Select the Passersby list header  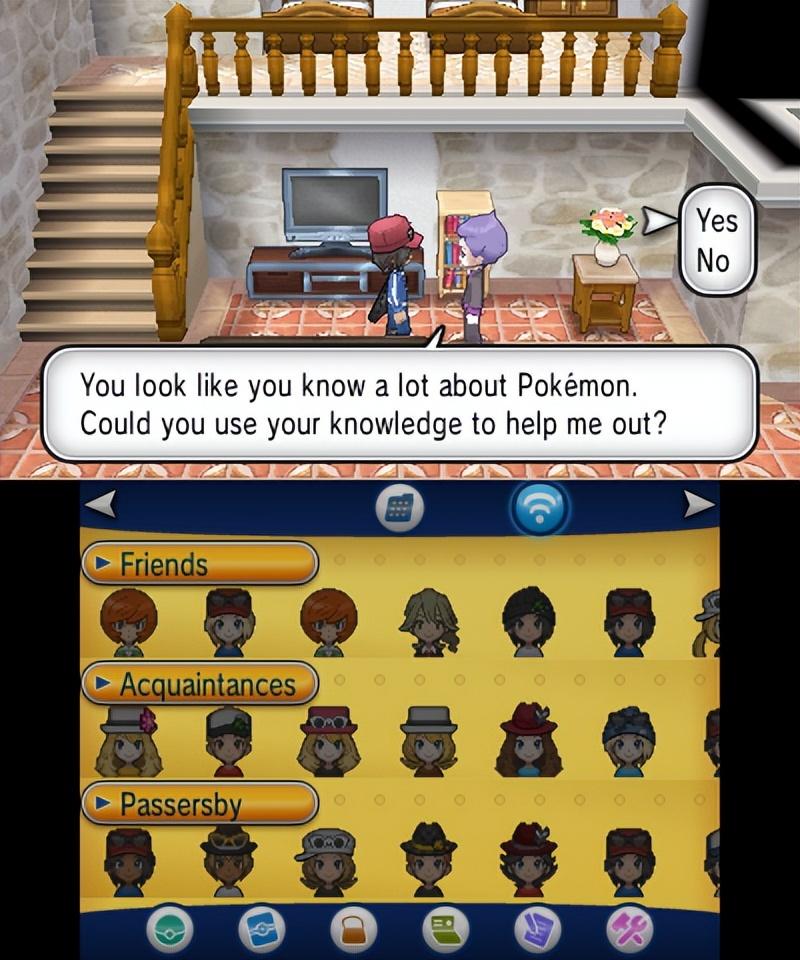click(199, 804)
